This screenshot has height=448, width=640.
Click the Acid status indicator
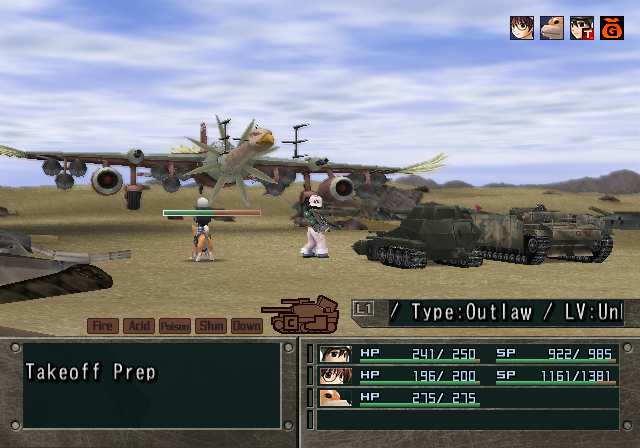139,326
